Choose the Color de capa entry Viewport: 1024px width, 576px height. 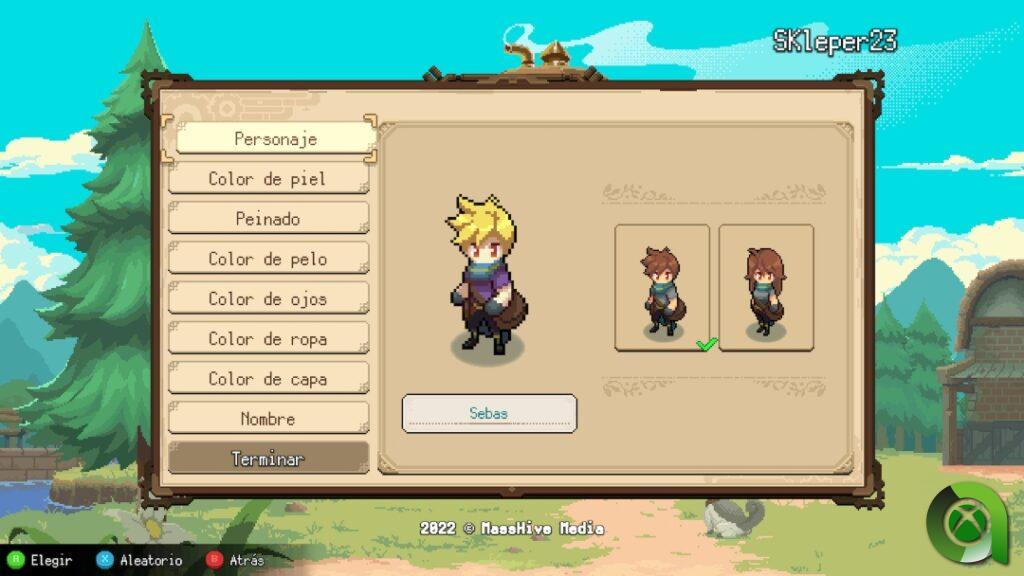(268, 379)
